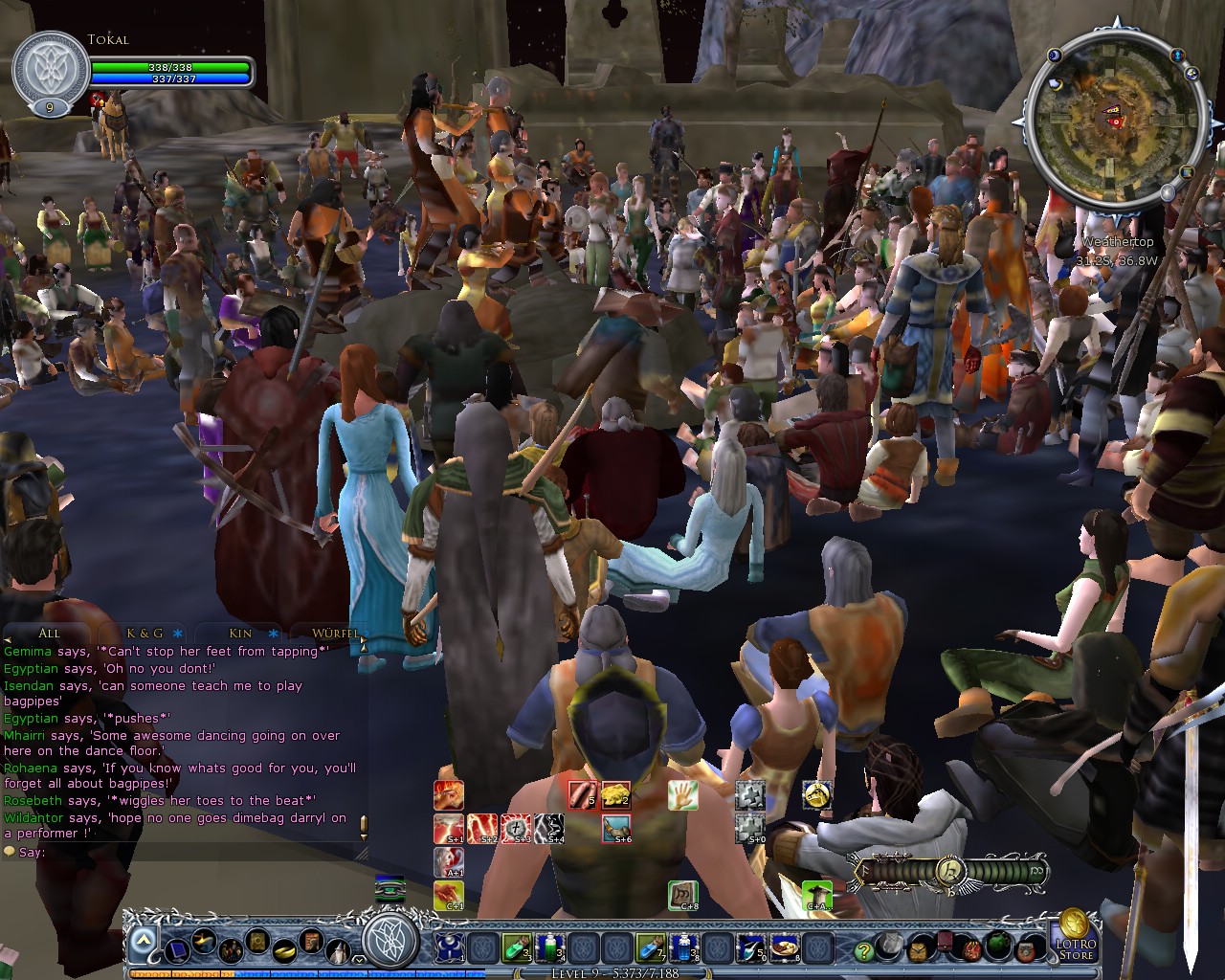The width and height of the screenshot is (1225, 980).
Task: Use the sausage food quickslot item
Action: (x=581, y=795)
